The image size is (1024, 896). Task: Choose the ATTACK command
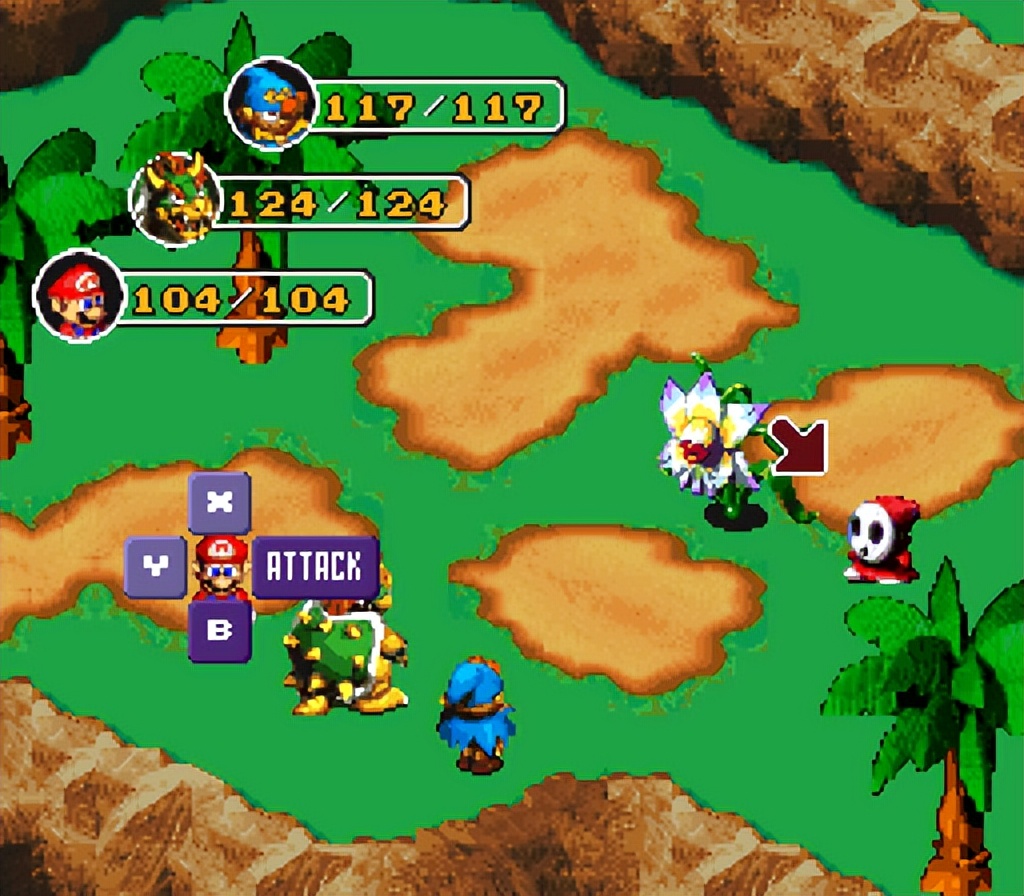click(314, 567)
